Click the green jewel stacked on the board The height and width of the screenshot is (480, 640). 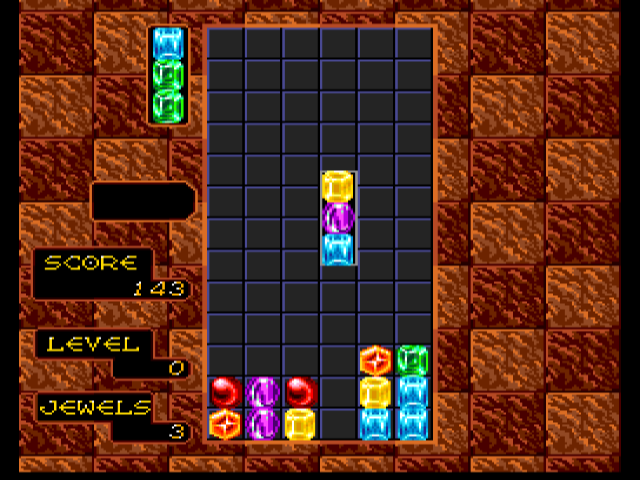point(412,359)
